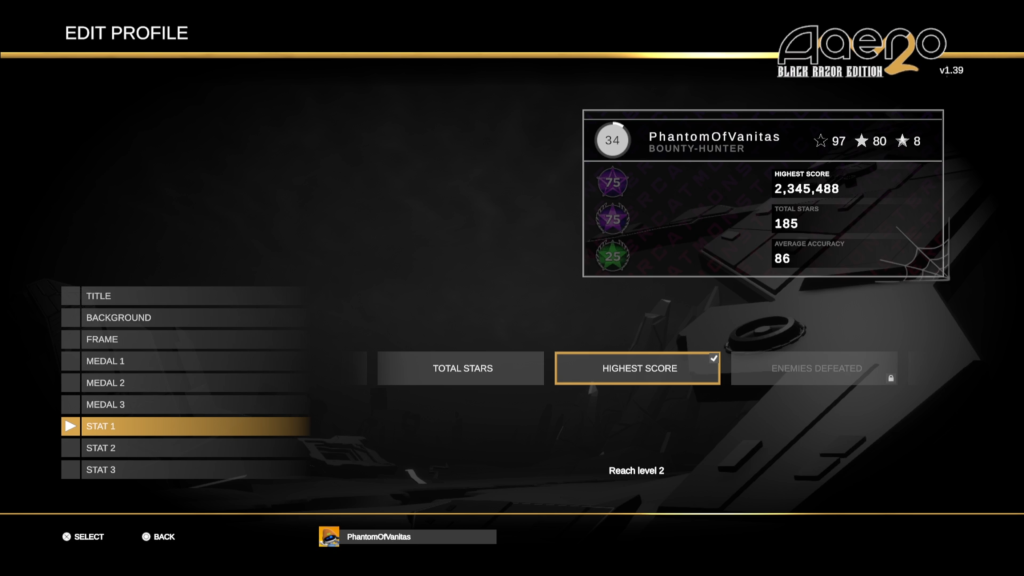1024x576 pixels.
Task: Click the highlighted Stat 1 entry
Action: tap(185, 427)
